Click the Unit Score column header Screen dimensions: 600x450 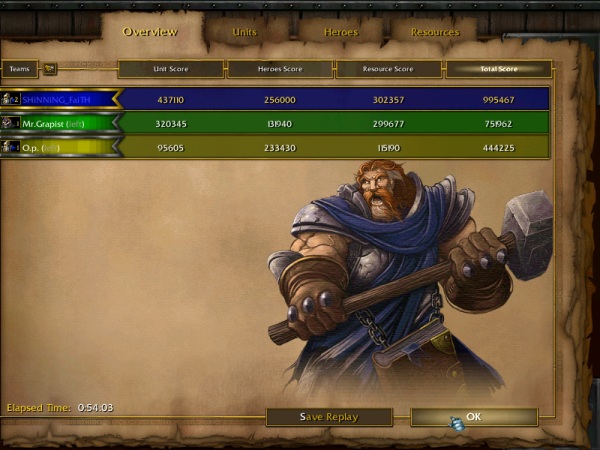pyautogui.click(x=171, y=69)
